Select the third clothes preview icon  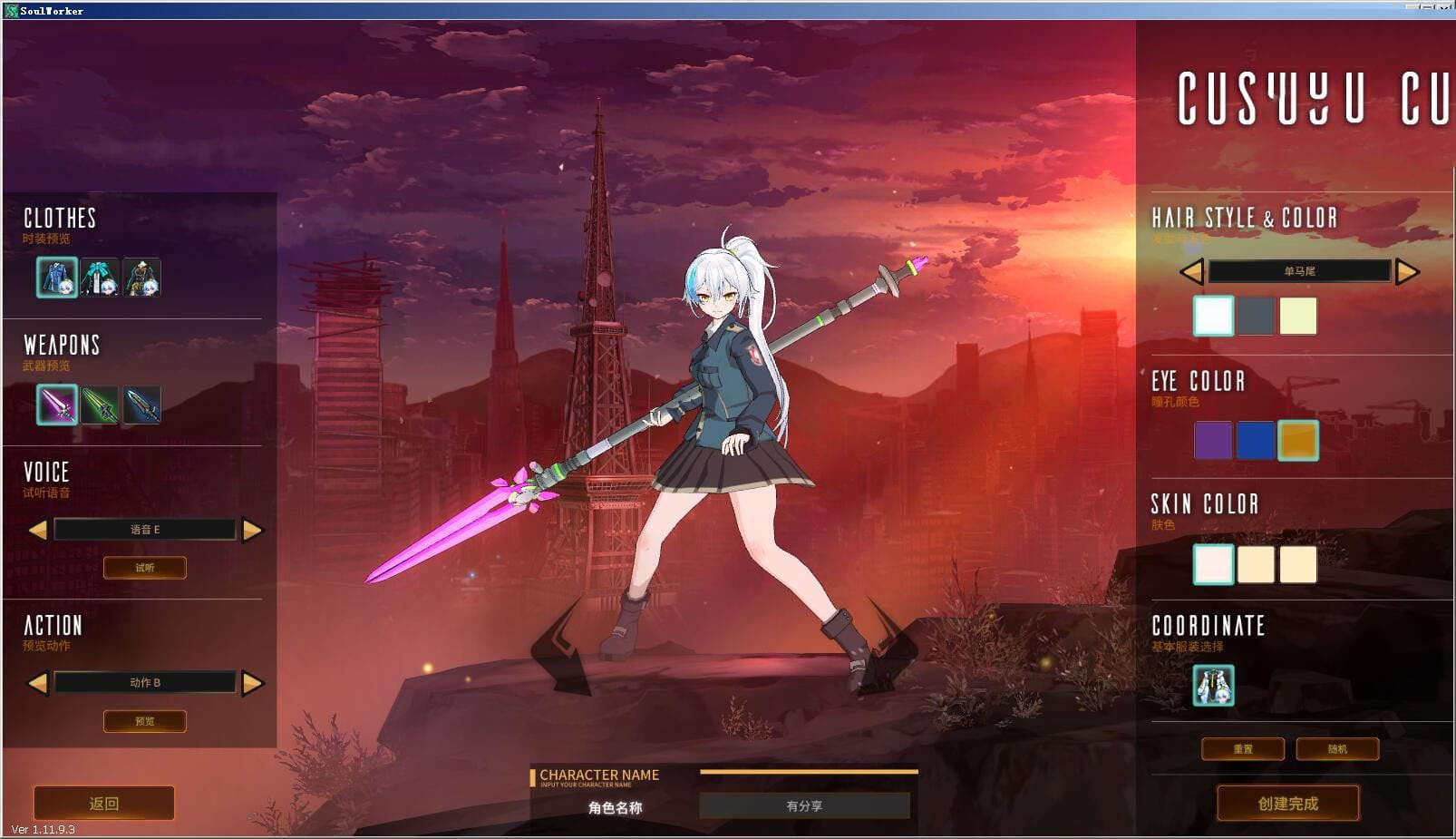(x=144, y=278)
